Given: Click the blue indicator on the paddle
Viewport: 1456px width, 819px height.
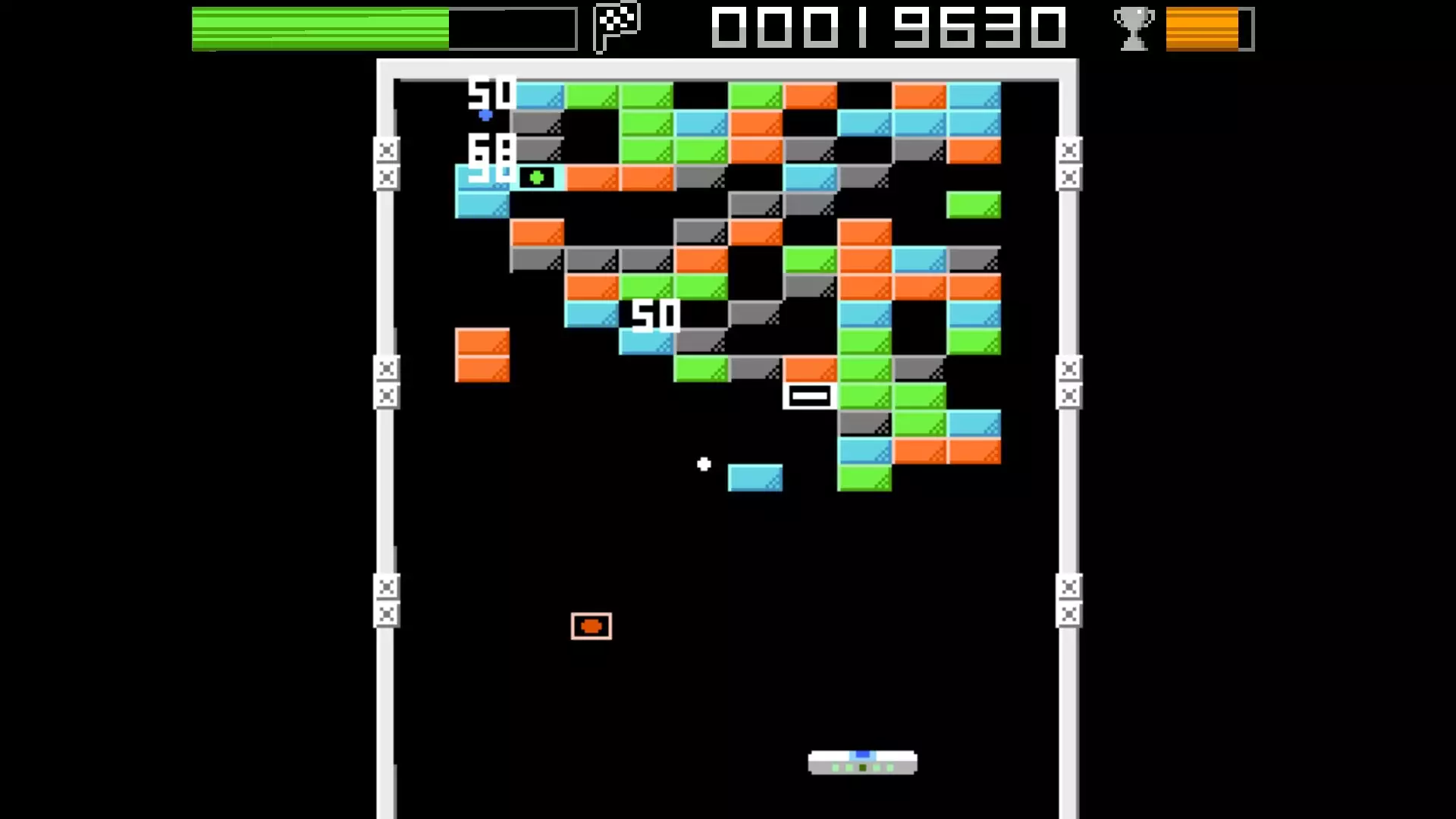Looking at the screenshot, I should (x=862, y=755).
